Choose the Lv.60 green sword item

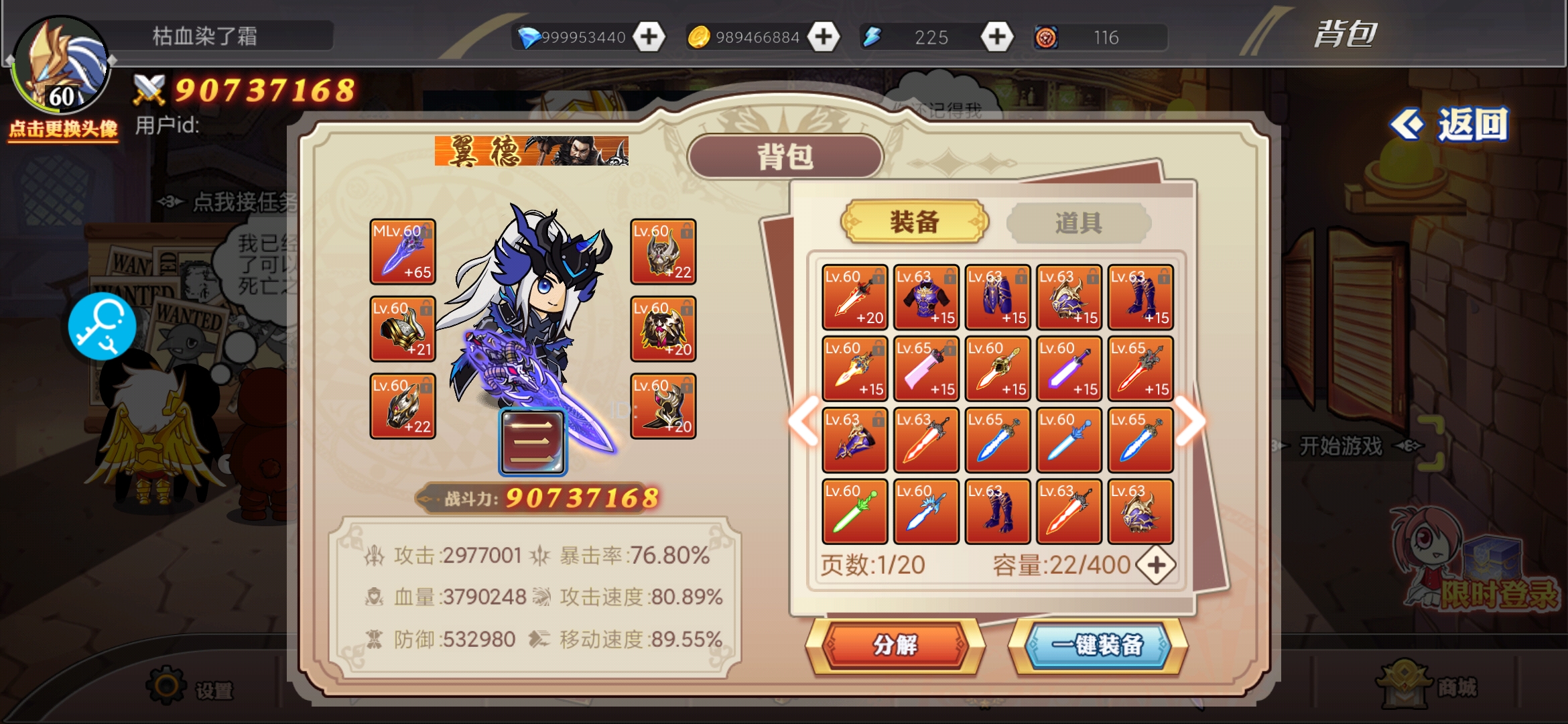click(854, 511)
